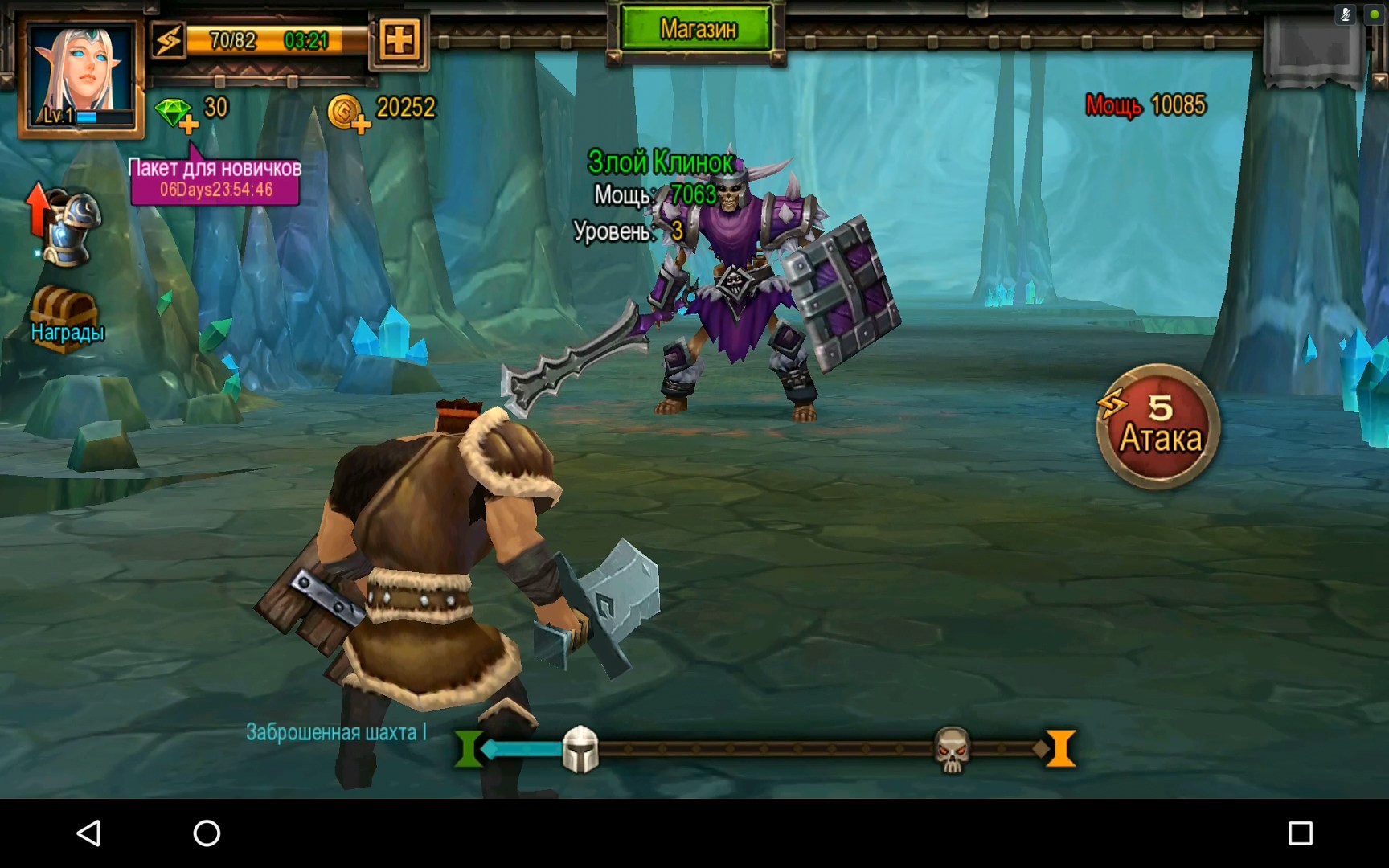
Task: Open the Пакет для новичков offer
Action: point(215,180)
